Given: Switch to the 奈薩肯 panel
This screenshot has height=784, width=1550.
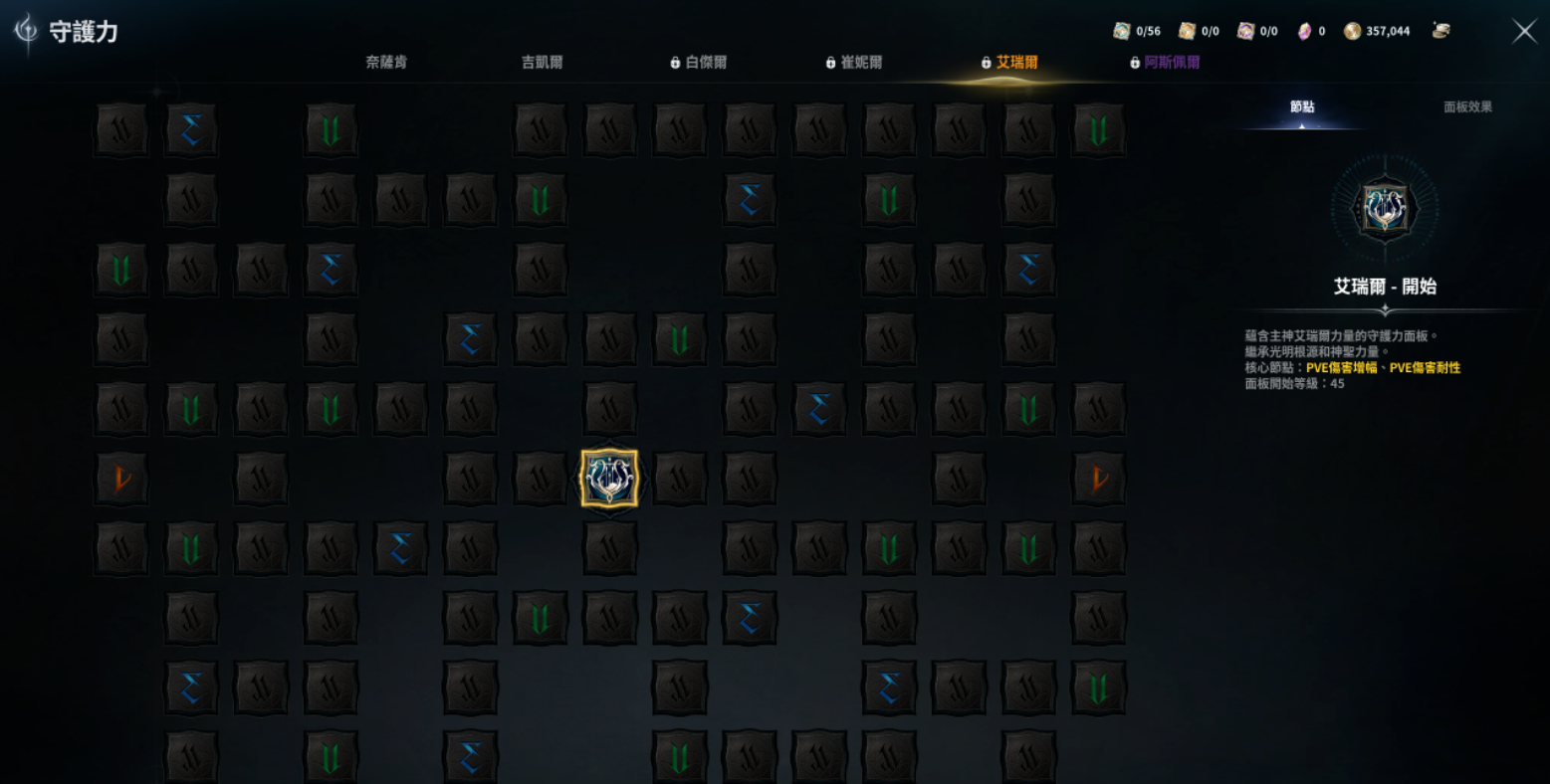Looking at the screenshot, I should coord(387,62).
